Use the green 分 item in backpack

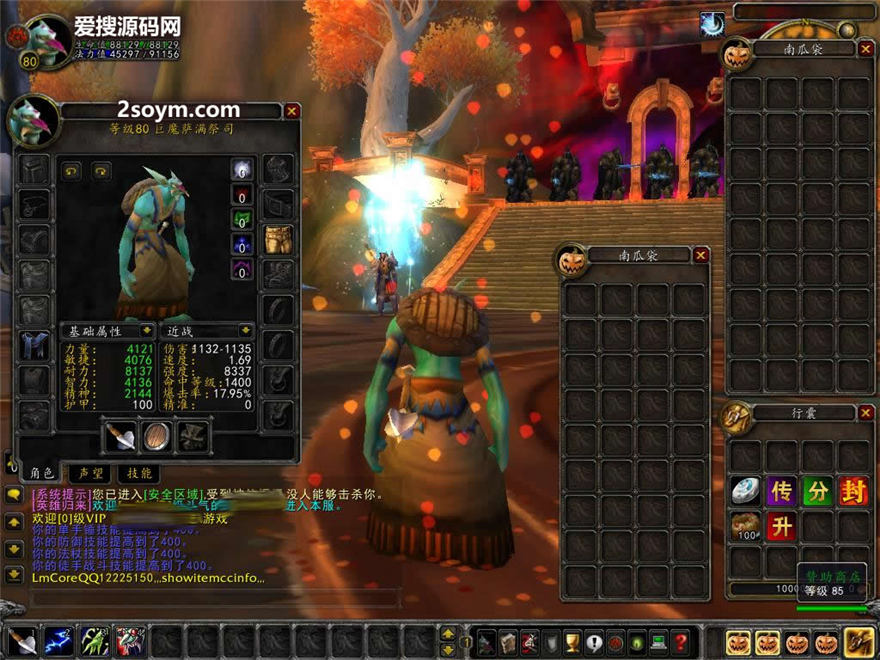(818, 491)
